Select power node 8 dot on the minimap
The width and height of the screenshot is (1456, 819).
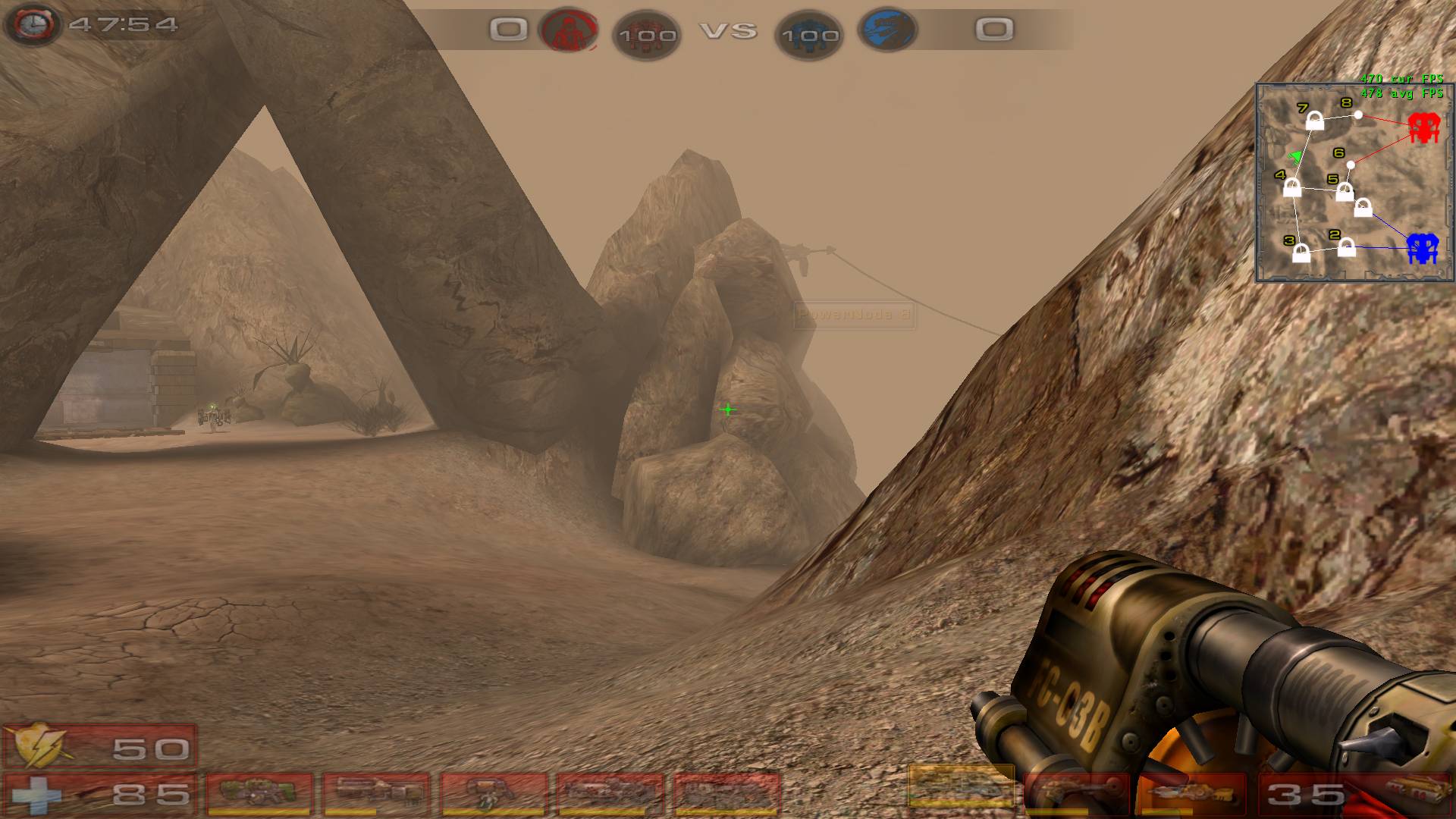(1359, 115)
